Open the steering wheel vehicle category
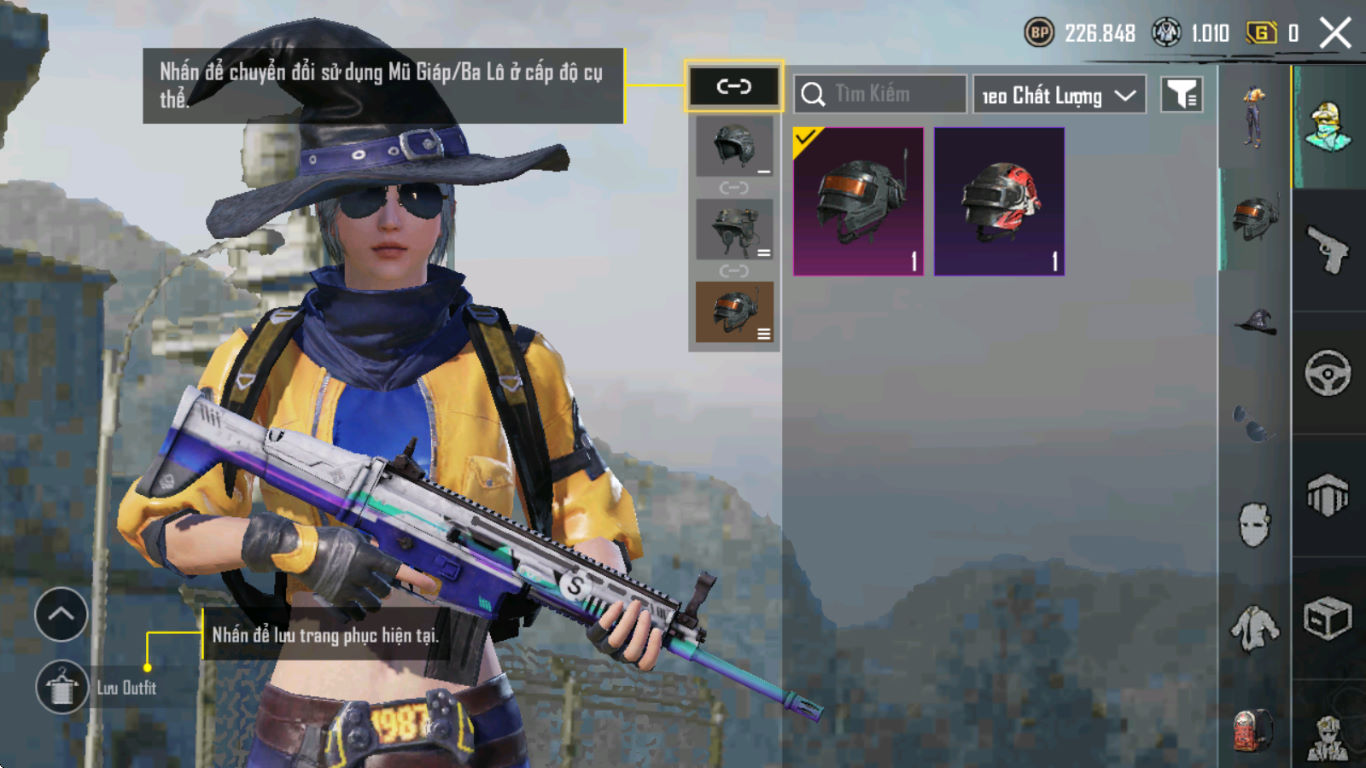This screenshot has height=768, width=1366. [1328, 372]
